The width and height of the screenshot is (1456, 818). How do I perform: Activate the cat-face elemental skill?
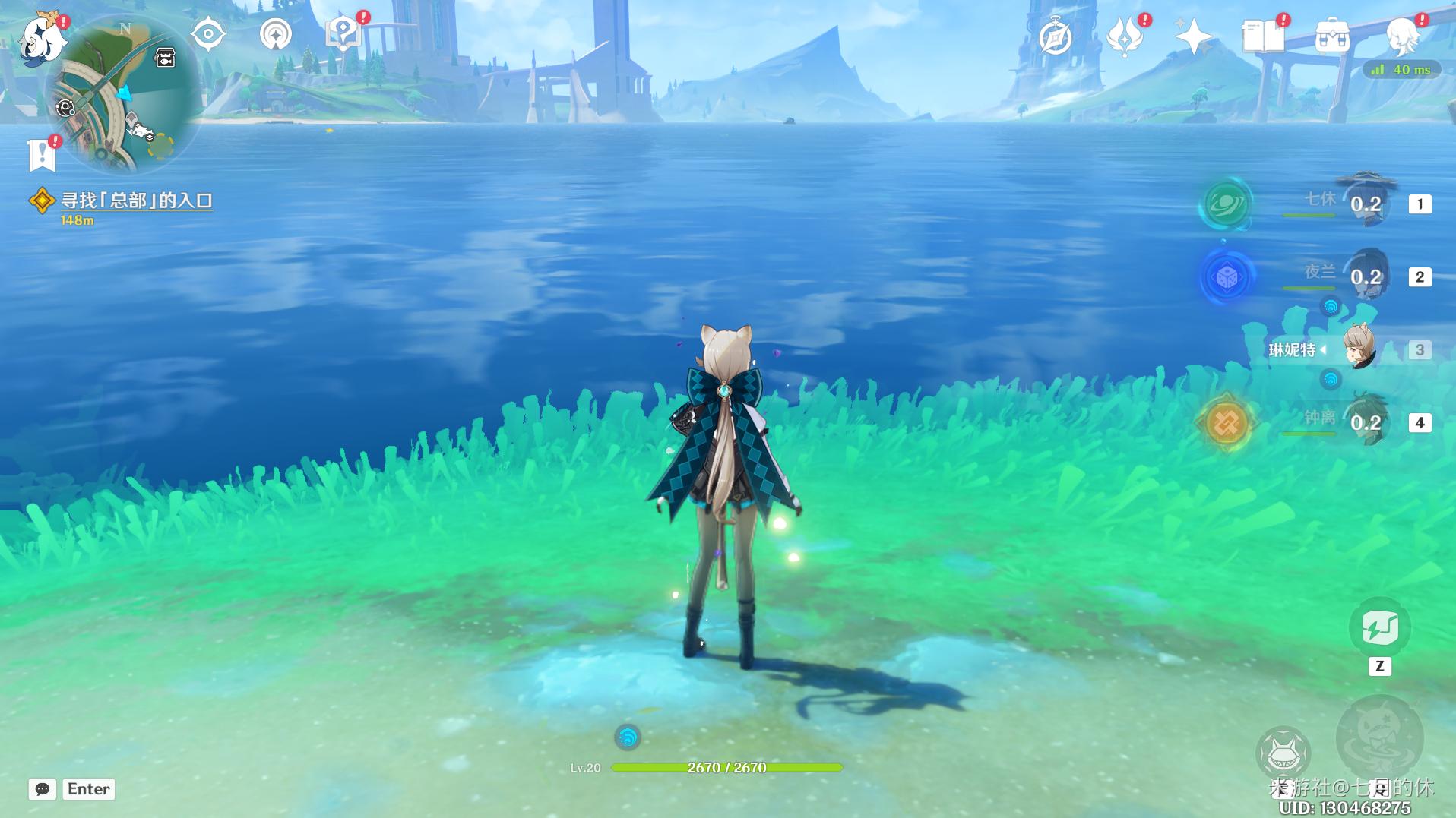[x=1283, y=753]
